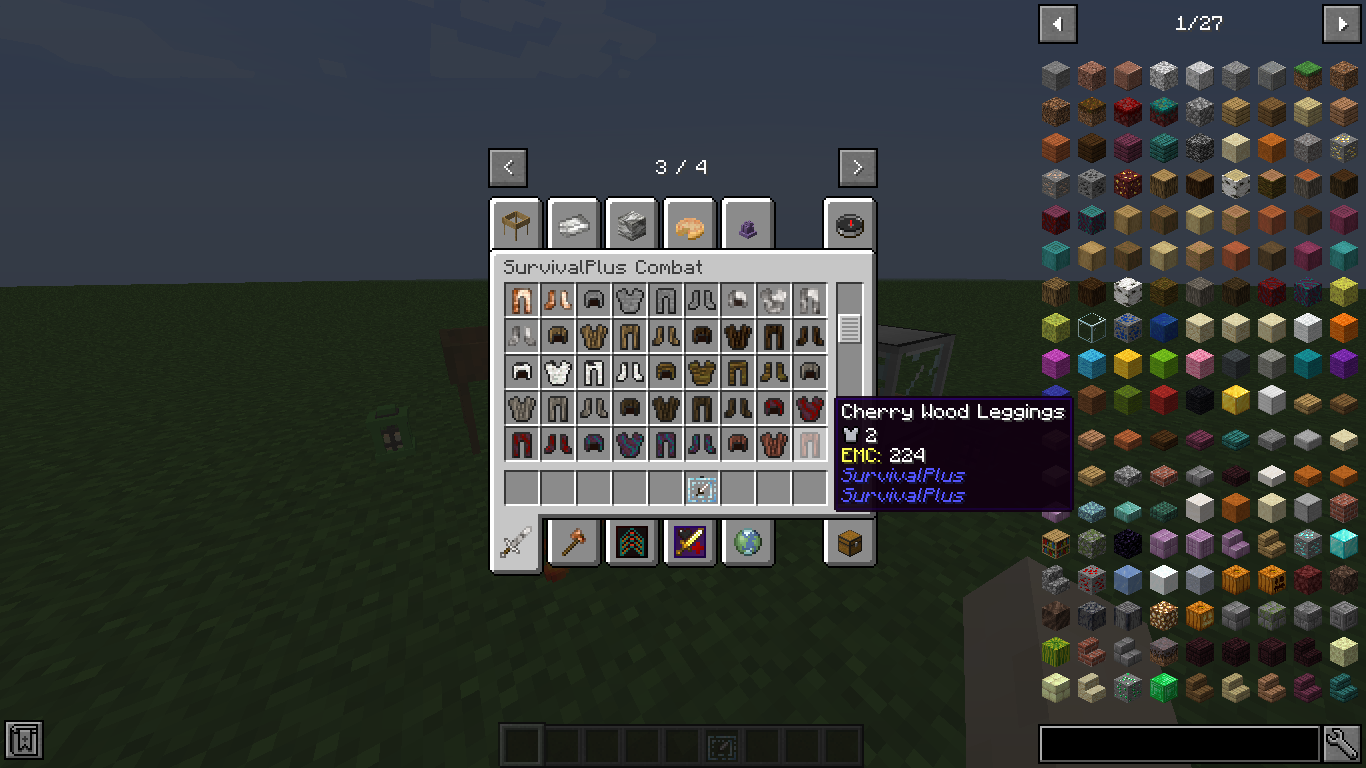Switch to the SurvivalPlus Combat sword tab
This screenshot has height=768, width=1366.
point(514,543)
